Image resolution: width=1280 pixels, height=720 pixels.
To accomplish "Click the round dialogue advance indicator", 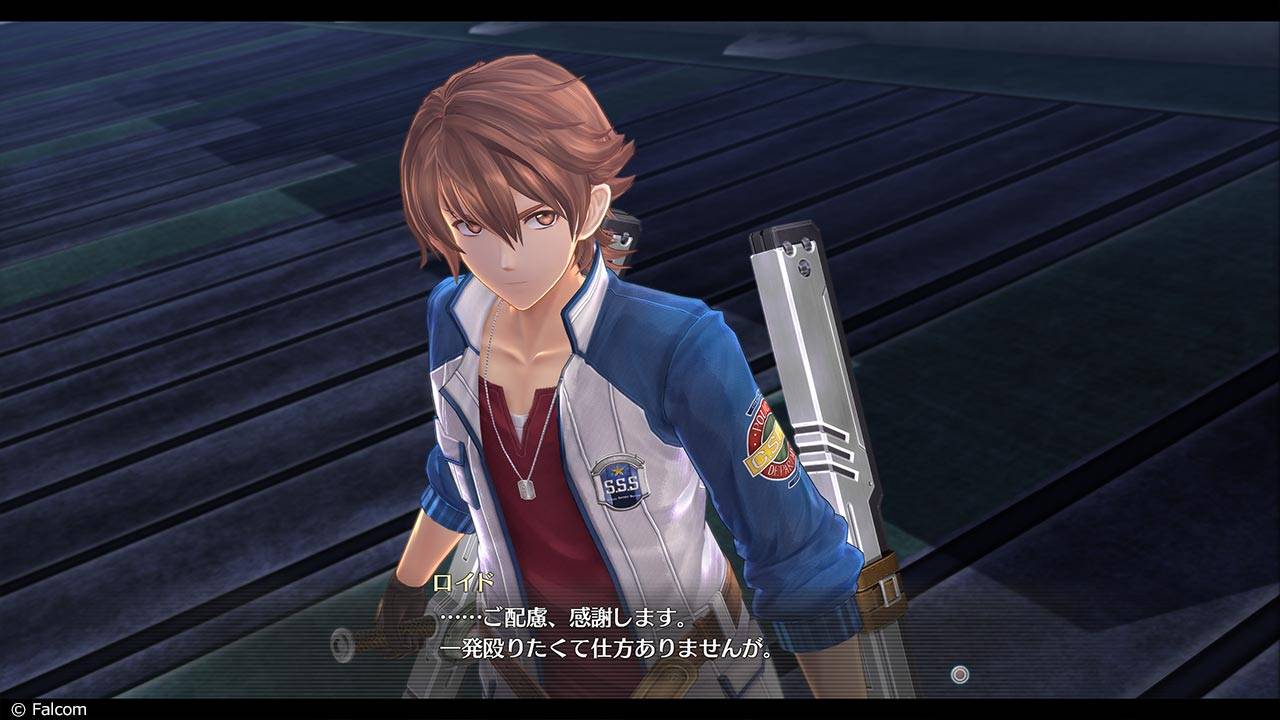I will 960,675.
